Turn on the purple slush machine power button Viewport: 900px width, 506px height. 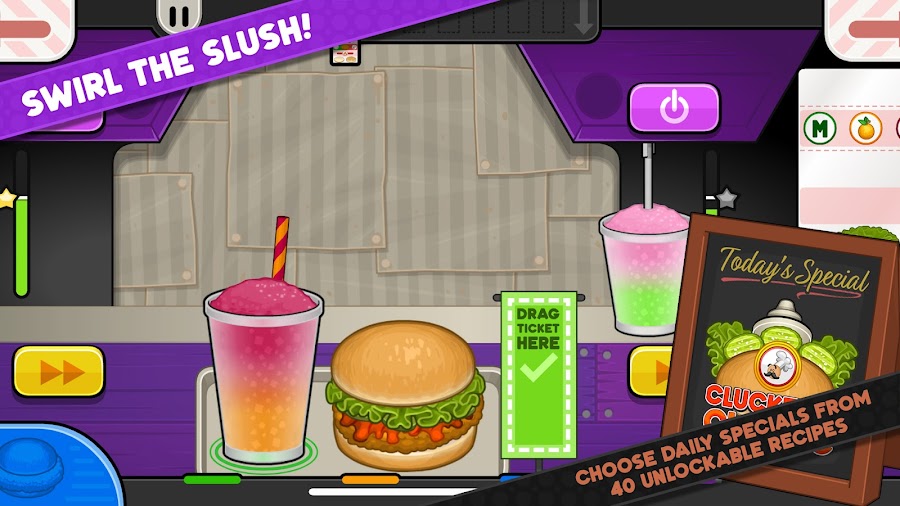674,107
